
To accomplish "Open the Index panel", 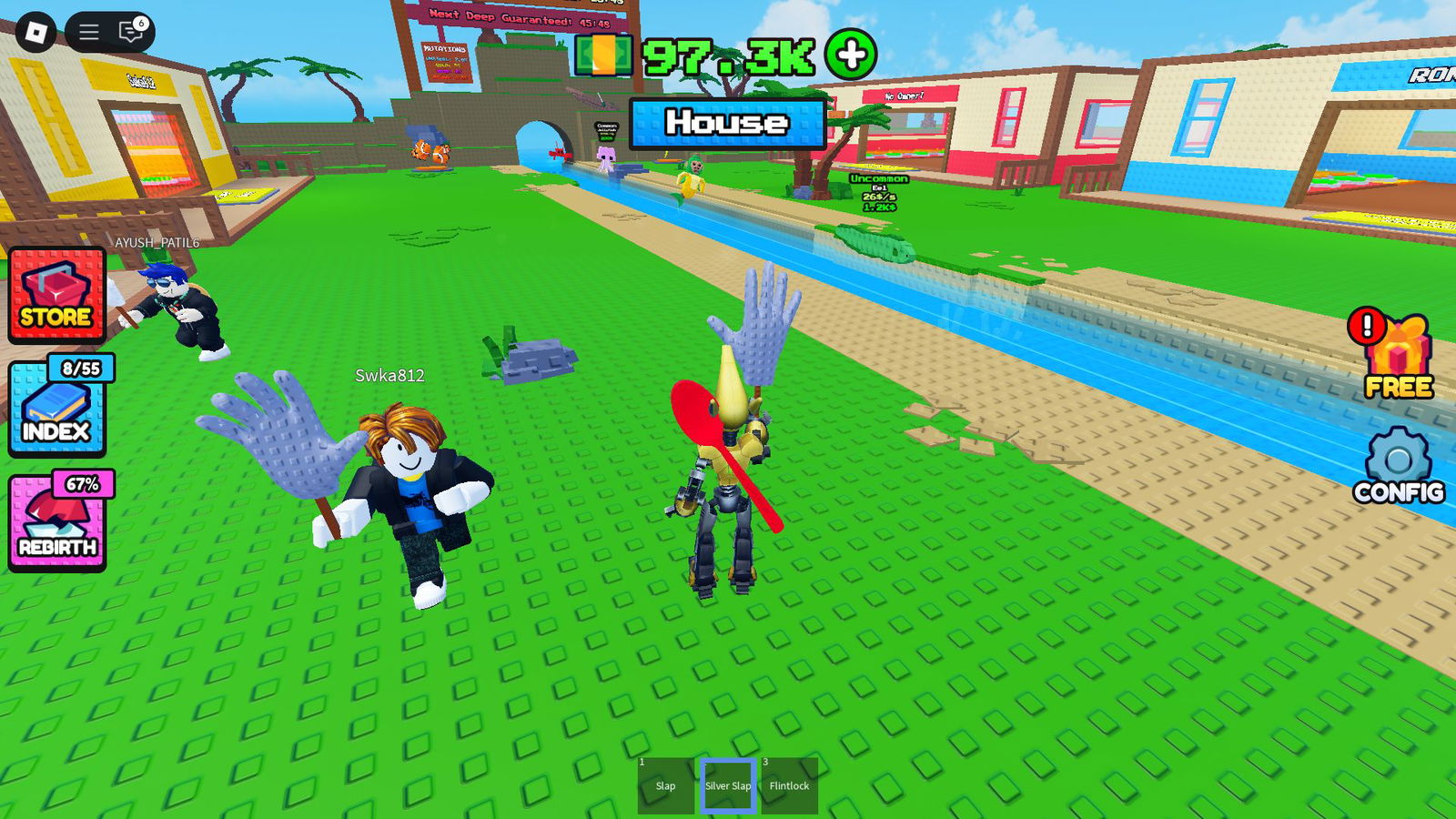I will [57, 419].
